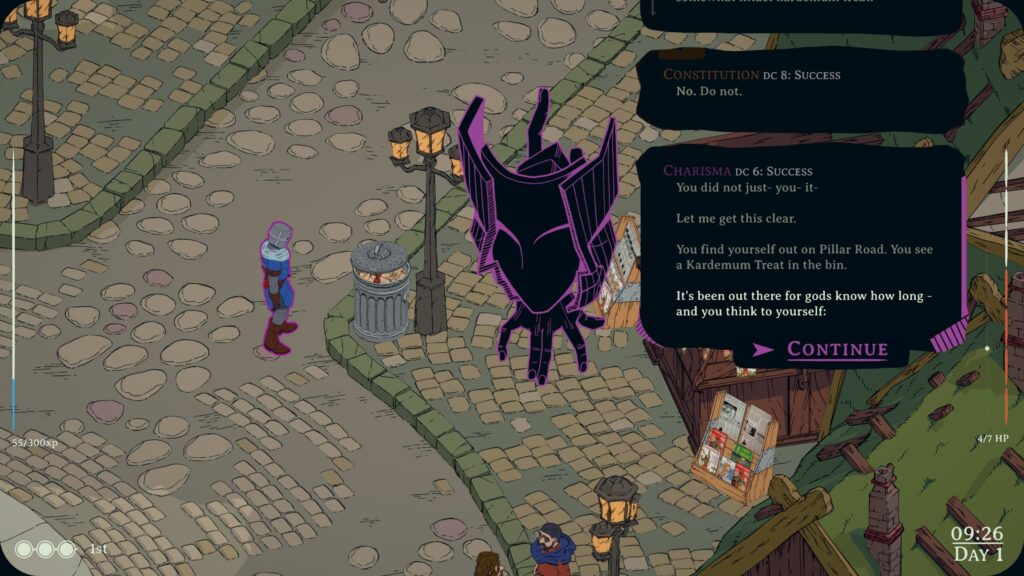
Task: Continue the dialogue
Action: pyautogui.click(x=836, y=349)
